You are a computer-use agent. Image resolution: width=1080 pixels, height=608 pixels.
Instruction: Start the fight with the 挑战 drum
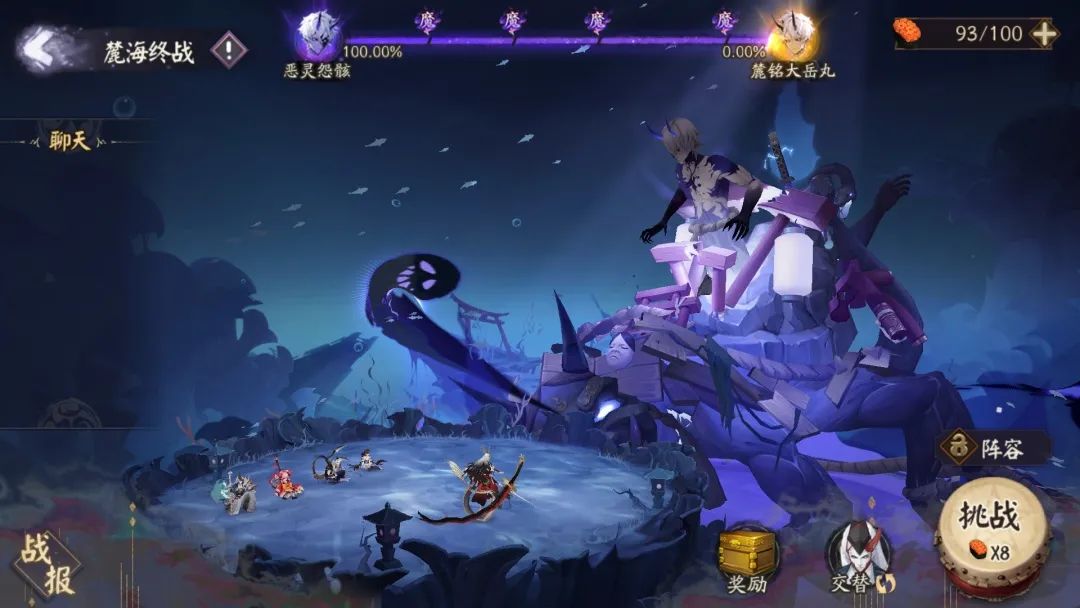(x=990, y=530)
